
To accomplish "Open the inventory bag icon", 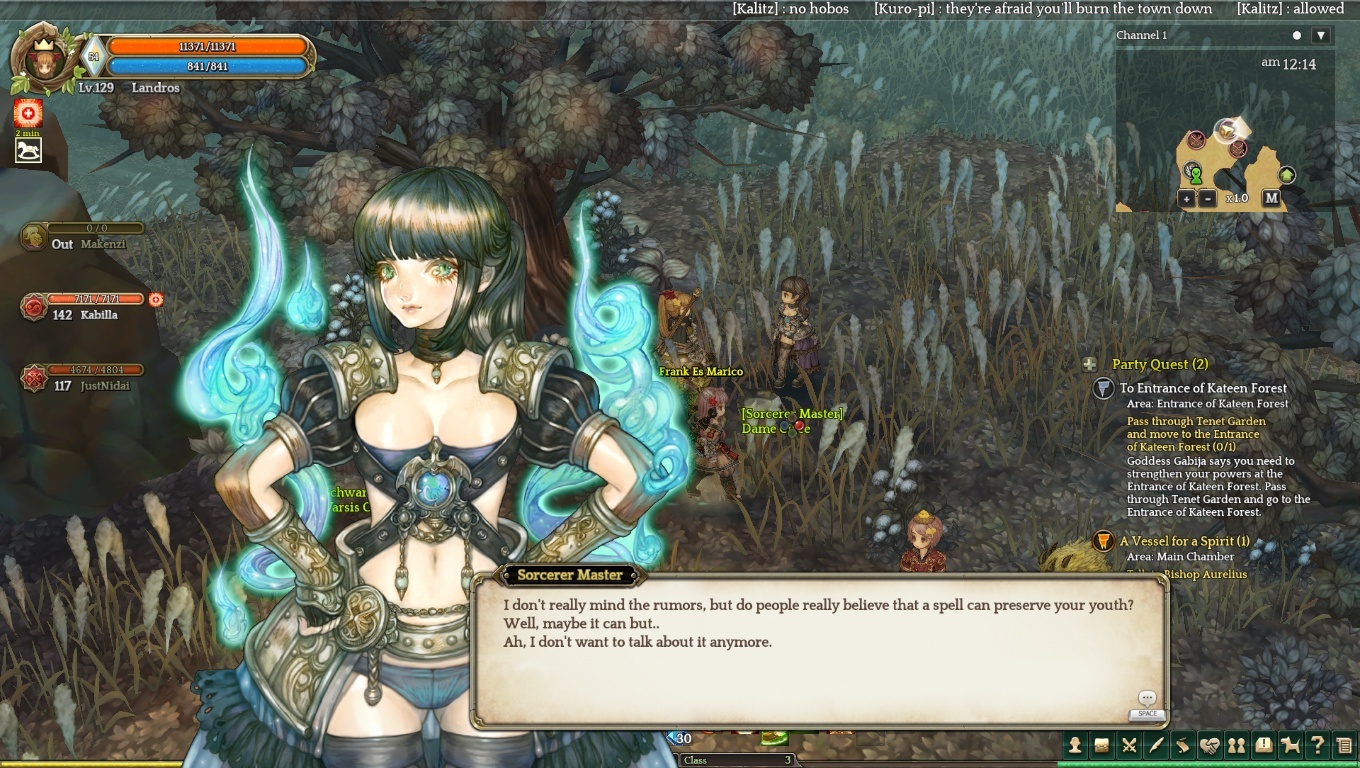I will pyautogui.click(x=1102, y=745).
